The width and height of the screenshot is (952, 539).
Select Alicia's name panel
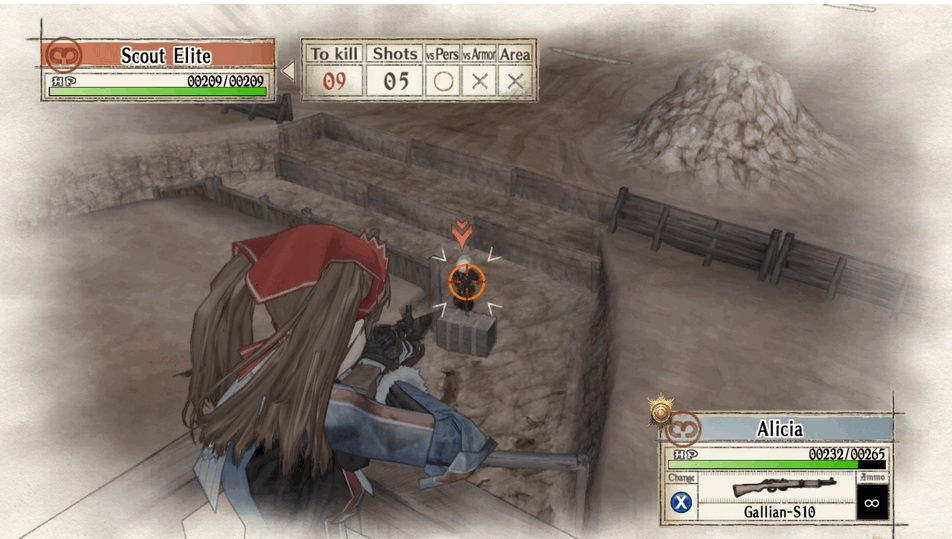(779, 429)
